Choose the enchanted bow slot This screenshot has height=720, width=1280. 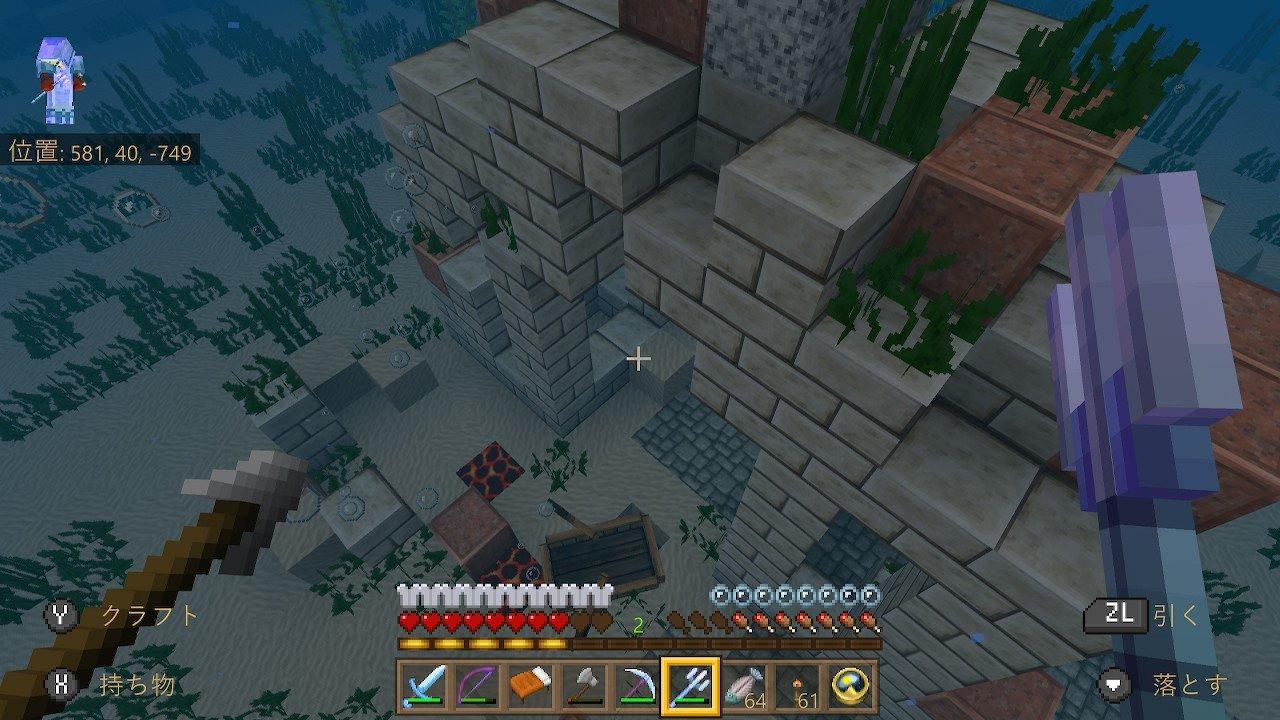coord(475,686)
